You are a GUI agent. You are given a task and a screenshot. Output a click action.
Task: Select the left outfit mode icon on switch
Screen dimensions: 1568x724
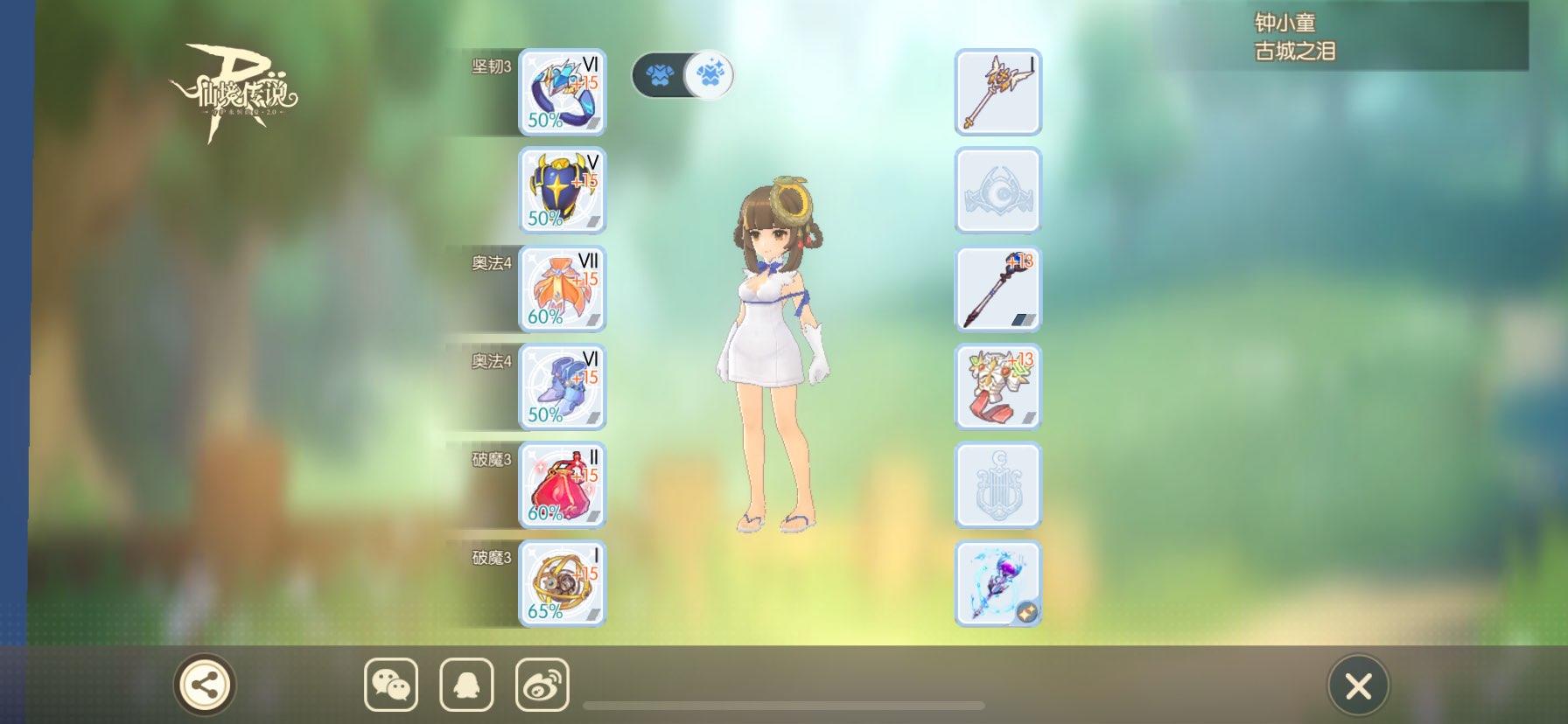(x=661, y=75)
